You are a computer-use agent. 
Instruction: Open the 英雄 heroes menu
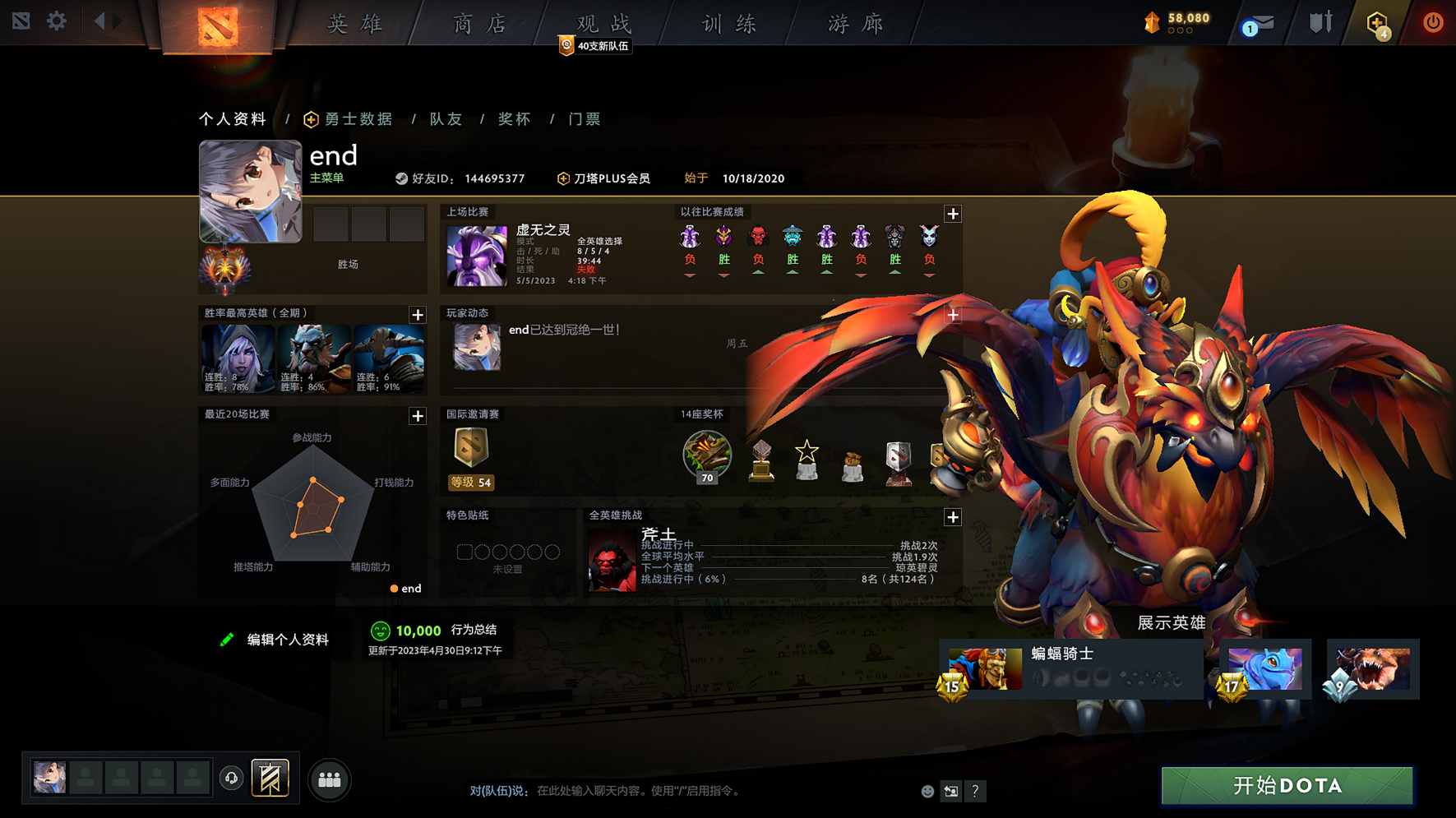(355, 24)
